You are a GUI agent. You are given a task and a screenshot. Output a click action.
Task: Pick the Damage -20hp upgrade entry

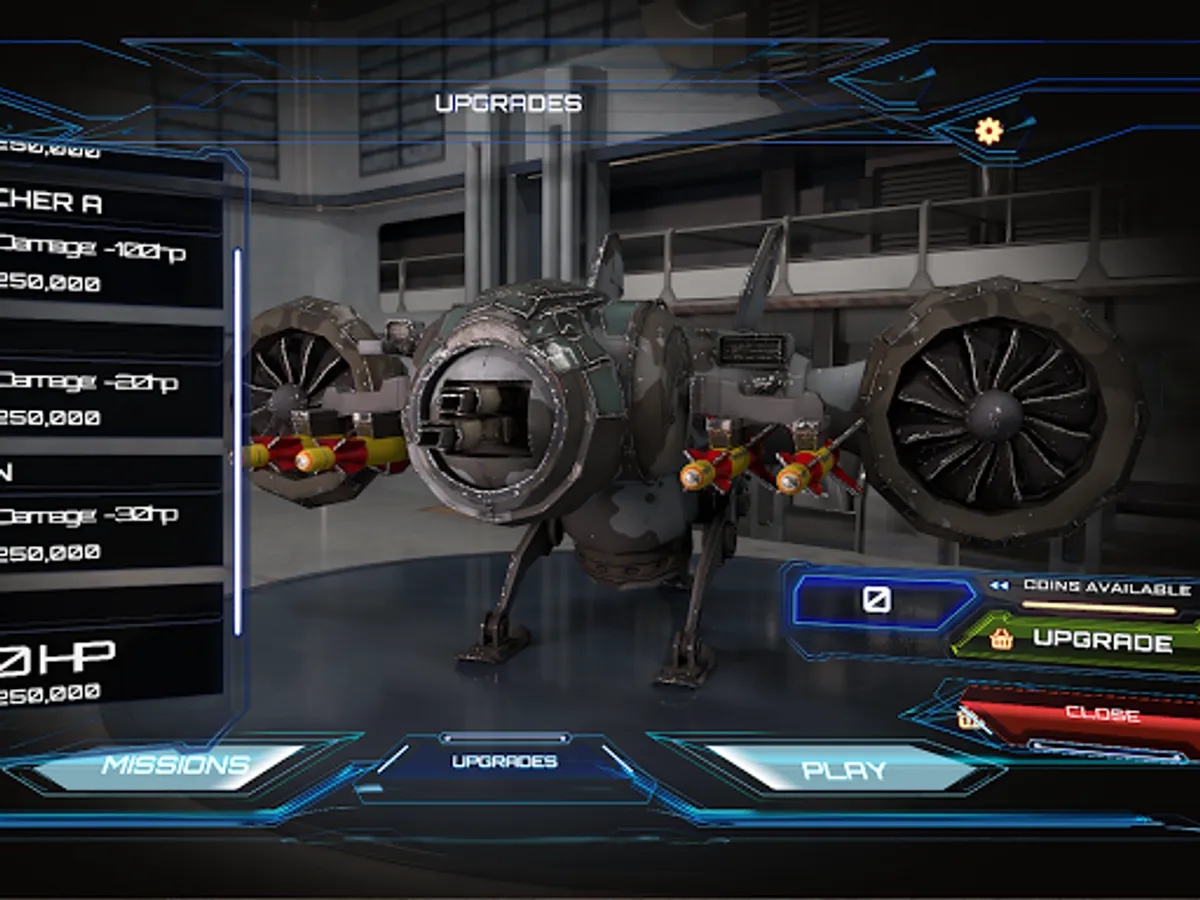tap(100, 398)
